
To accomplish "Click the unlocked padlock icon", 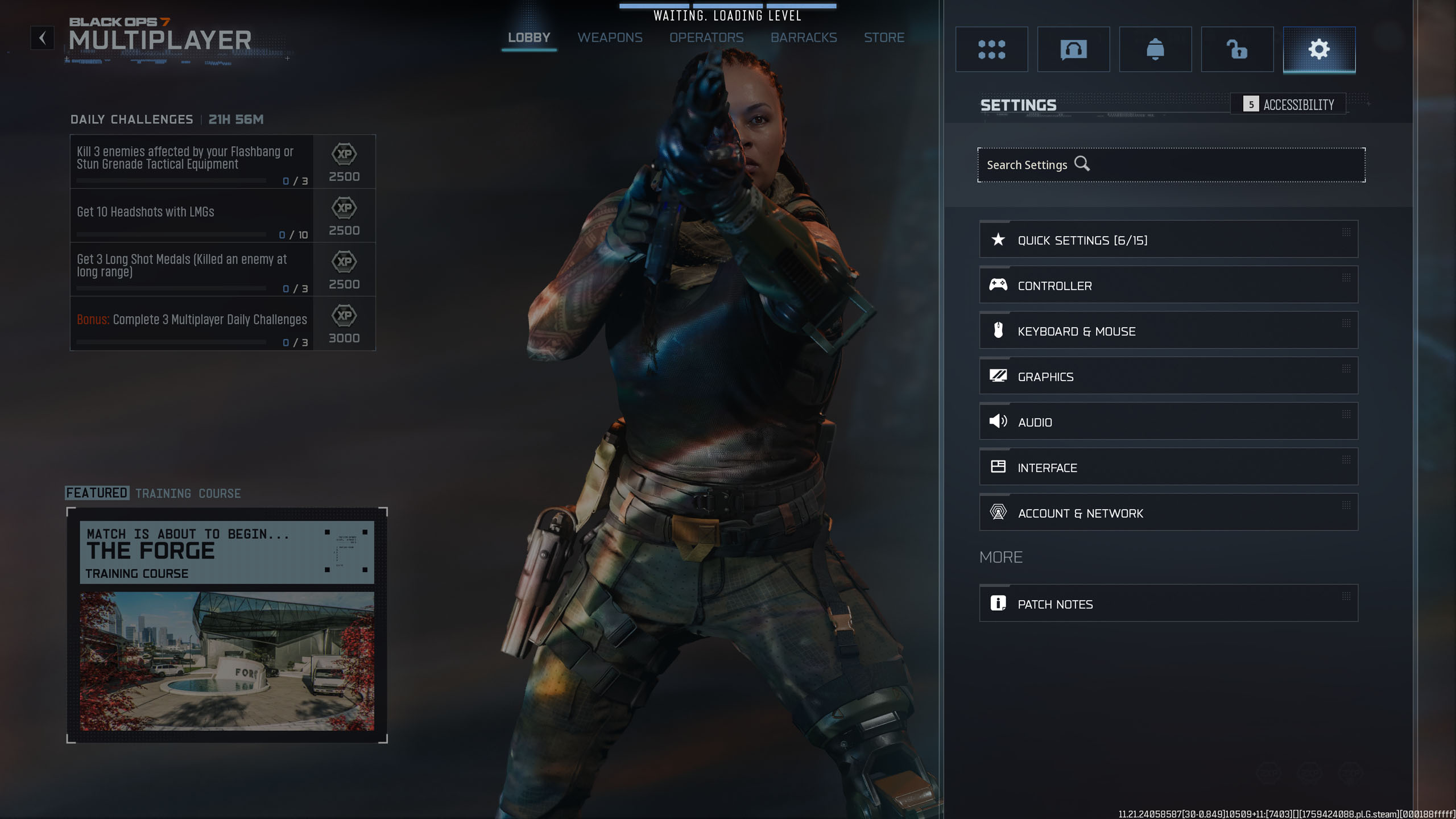I will (1237, 49).
